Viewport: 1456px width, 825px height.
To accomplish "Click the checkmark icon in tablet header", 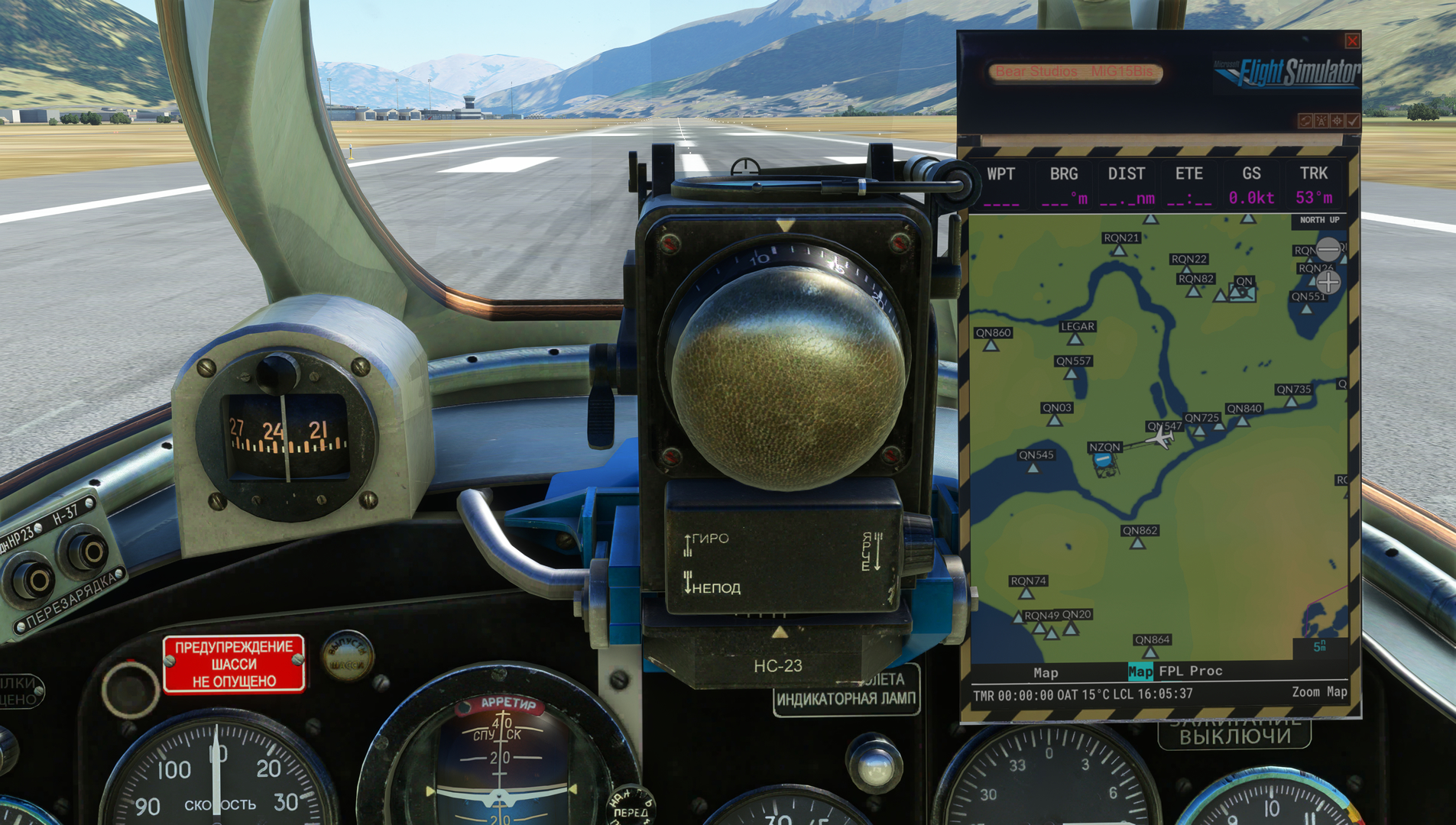I will pos(1353,121).
